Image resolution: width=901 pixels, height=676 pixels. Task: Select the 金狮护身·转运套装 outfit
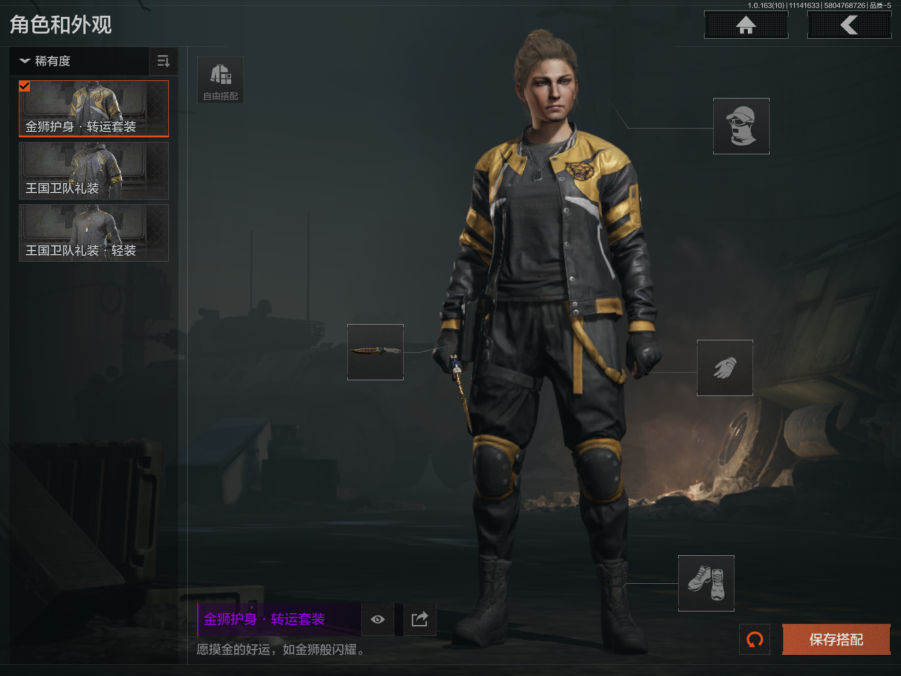click(x=94, y=108)
